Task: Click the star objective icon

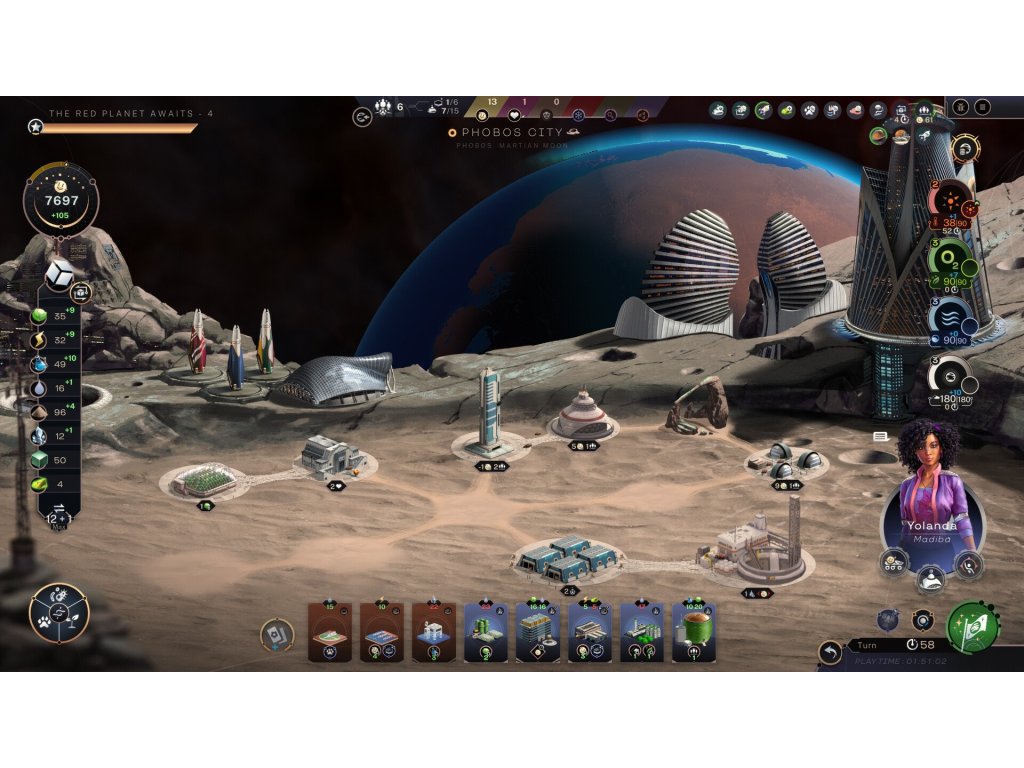Action: pyautogui.click(x=36, y=127)
